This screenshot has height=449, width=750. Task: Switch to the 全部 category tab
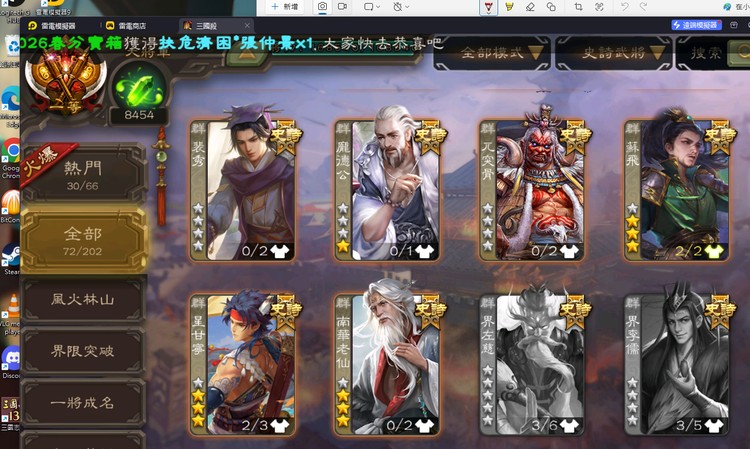pos(84,241)
